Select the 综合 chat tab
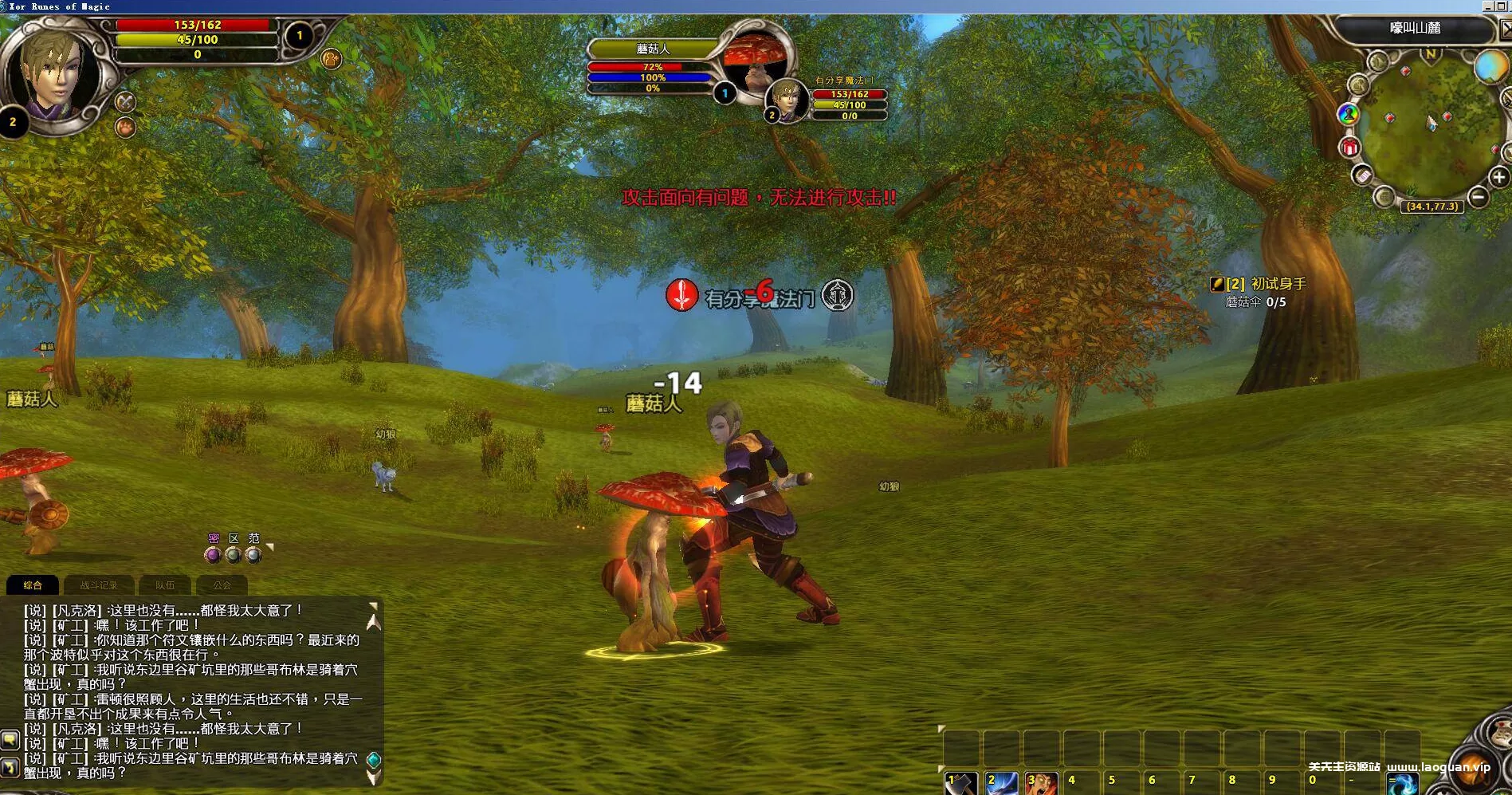This screenshot has height=795, width=1512. click(x=33, y=585)
